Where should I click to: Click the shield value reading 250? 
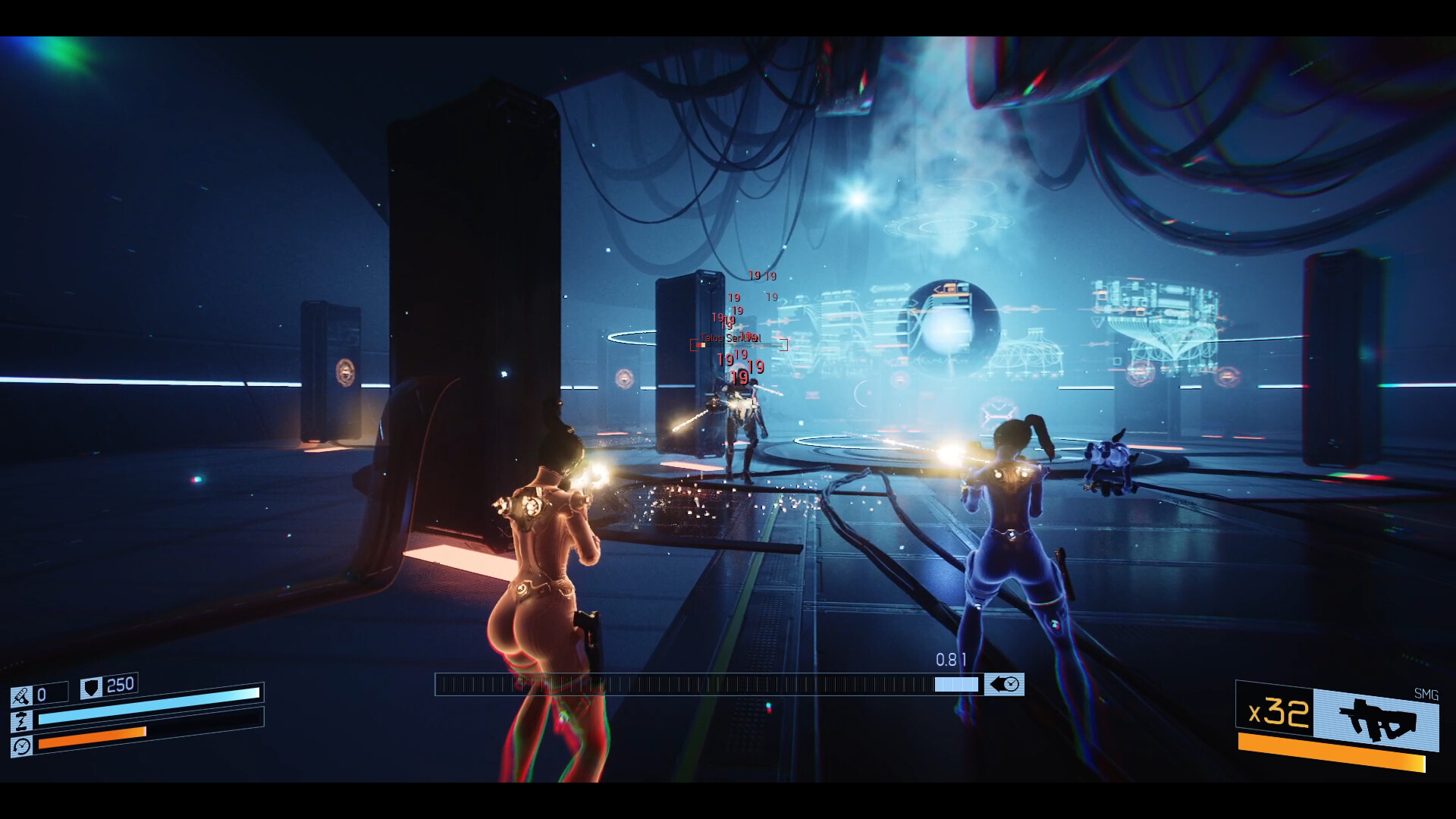[x=119, y=684]
